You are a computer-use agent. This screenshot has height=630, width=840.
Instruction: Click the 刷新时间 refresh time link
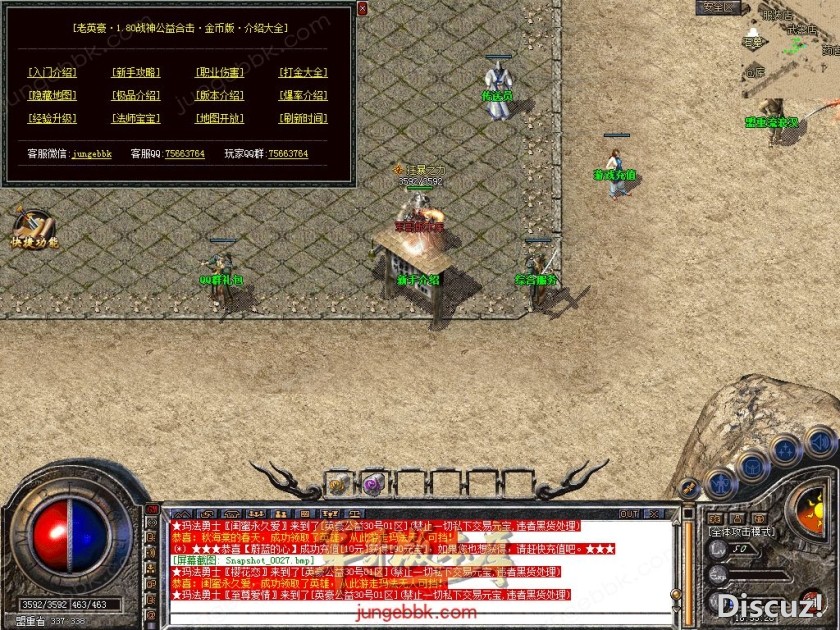tap(303, 119)
